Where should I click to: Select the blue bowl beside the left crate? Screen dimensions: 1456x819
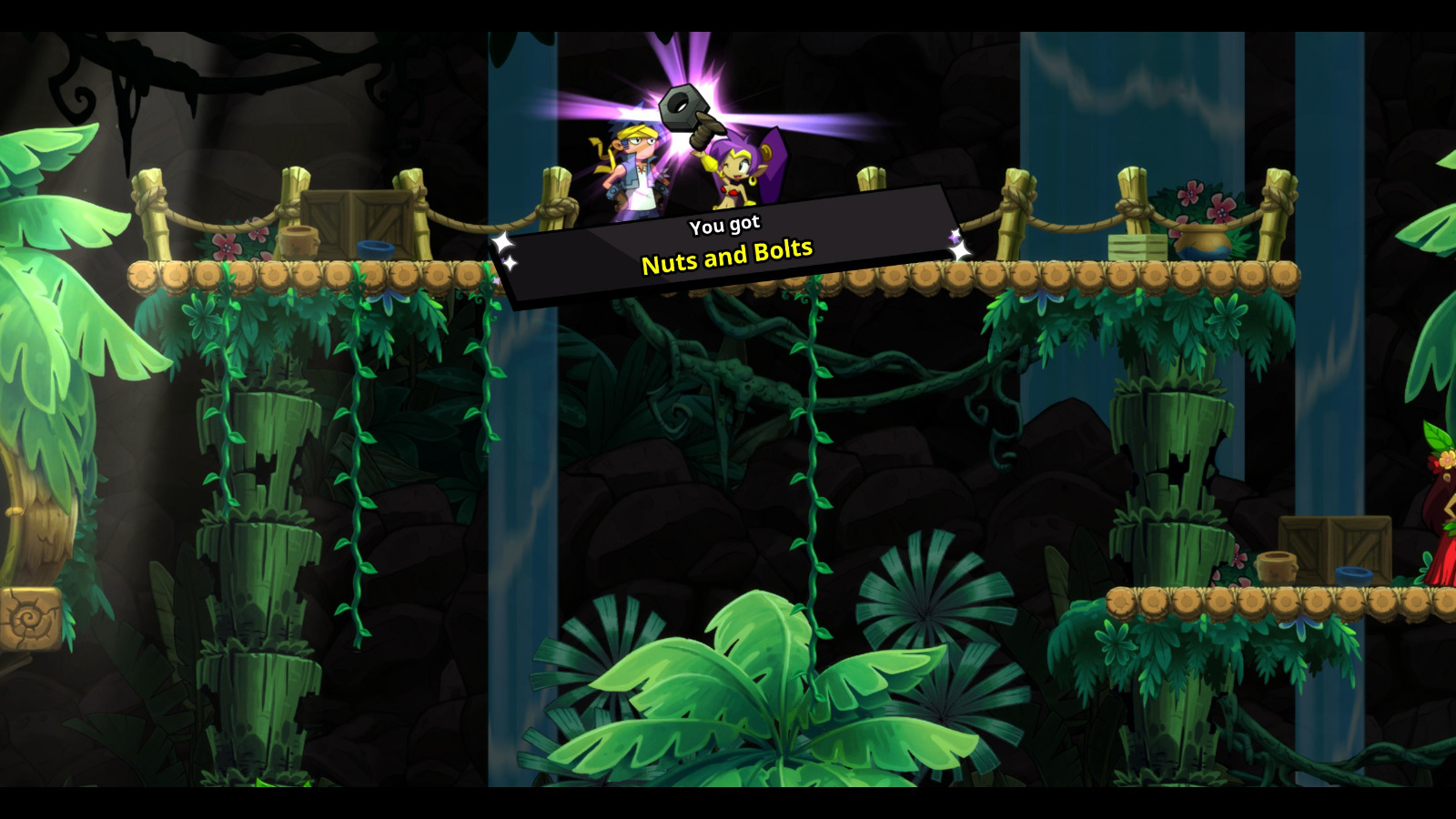[x=375, y=248]
